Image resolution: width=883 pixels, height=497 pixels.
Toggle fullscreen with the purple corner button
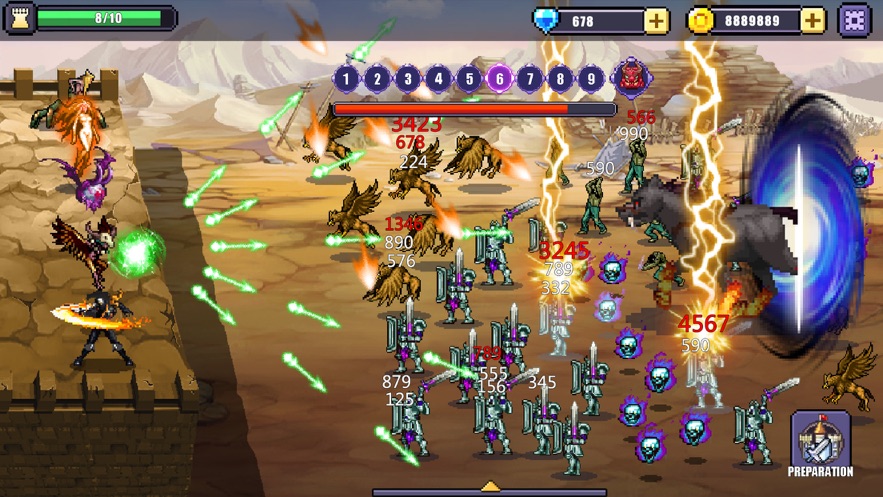(x=855, y=20)
